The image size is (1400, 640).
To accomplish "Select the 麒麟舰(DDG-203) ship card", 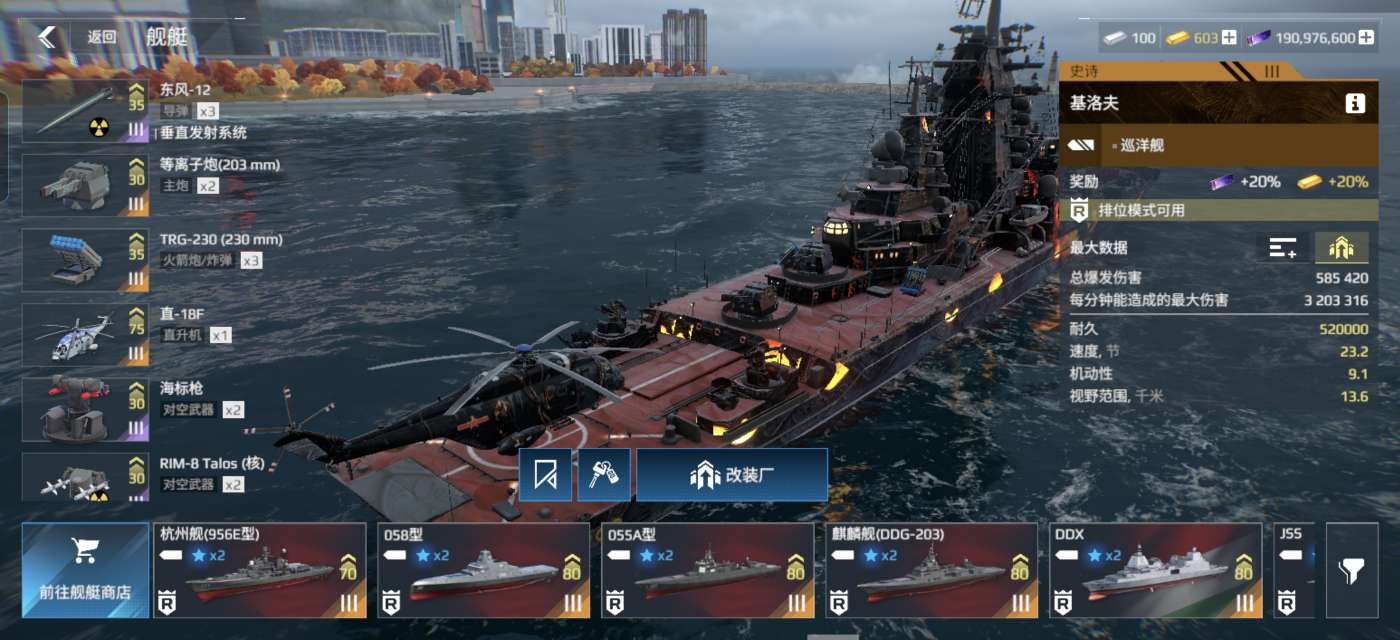I will 931,570.
